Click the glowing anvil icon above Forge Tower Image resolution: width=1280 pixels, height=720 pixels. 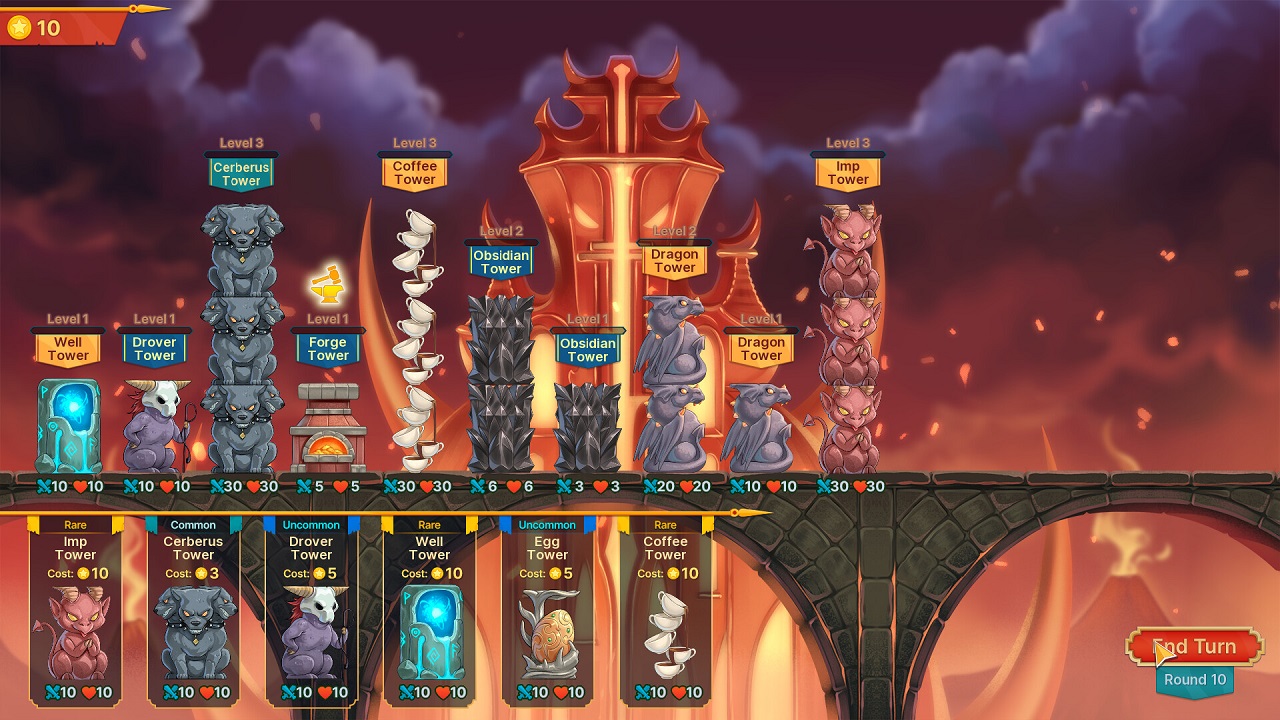point(328,283)
